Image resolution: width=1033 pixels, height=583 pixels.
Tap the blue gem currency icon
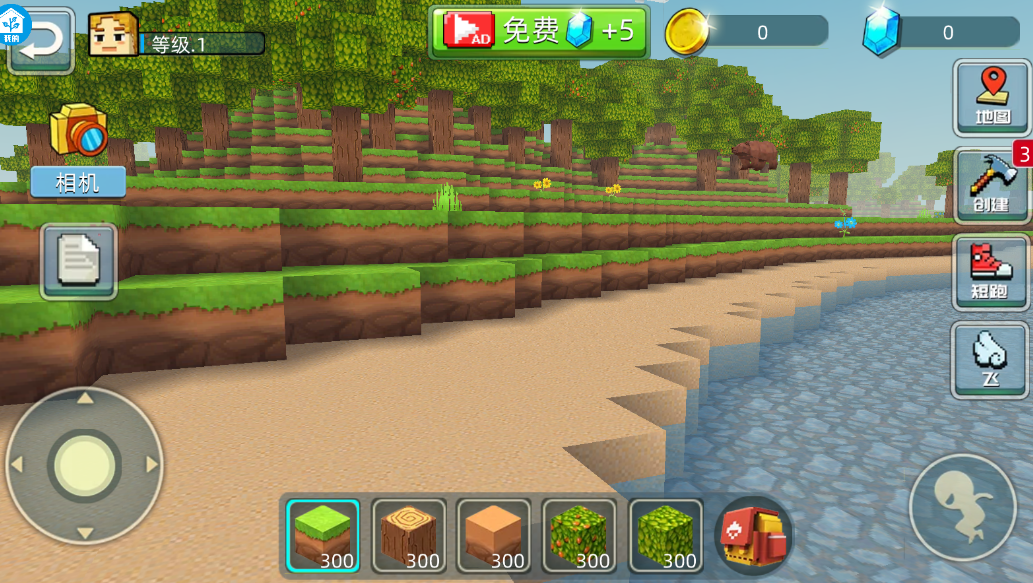click(x=880, y=32)
